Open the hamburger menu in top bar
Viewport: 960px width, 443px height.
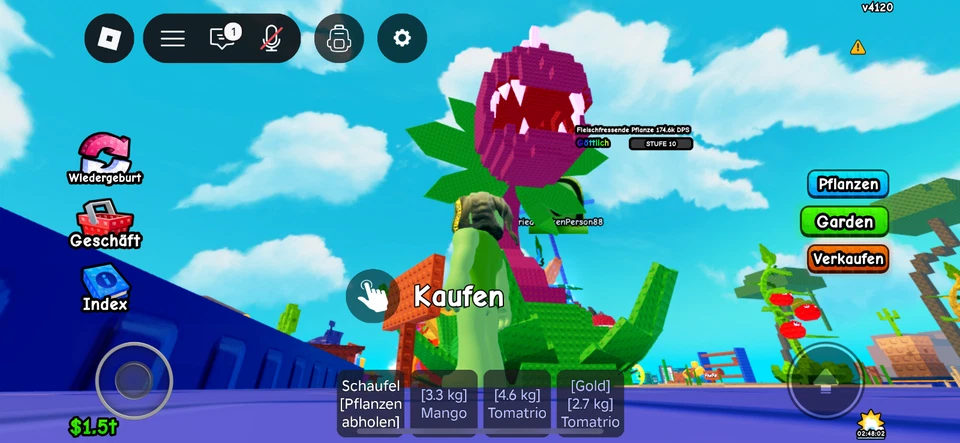(173, 39)
